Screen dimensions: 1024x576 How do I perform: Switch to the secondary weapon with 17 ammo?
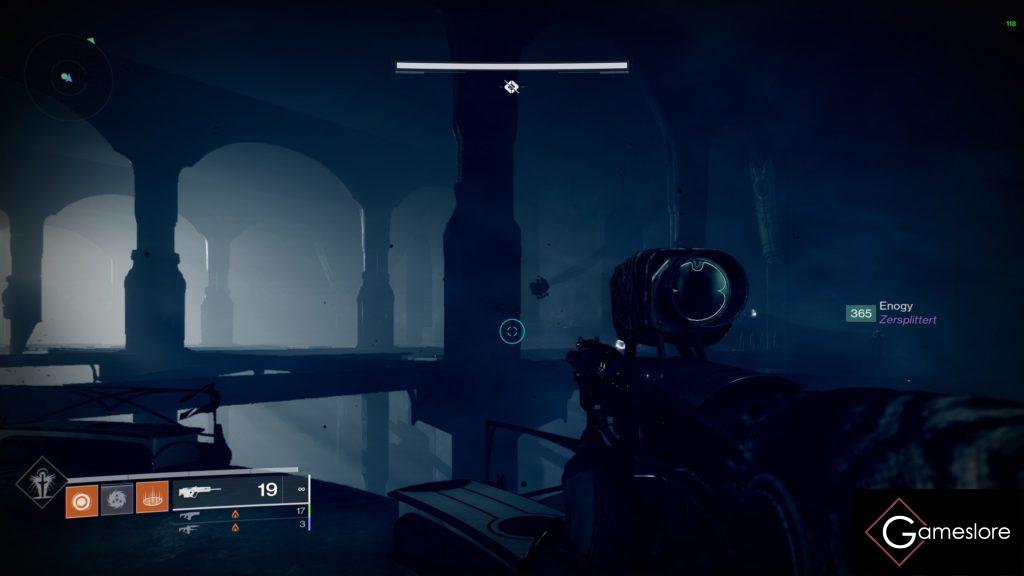[240, 515]
